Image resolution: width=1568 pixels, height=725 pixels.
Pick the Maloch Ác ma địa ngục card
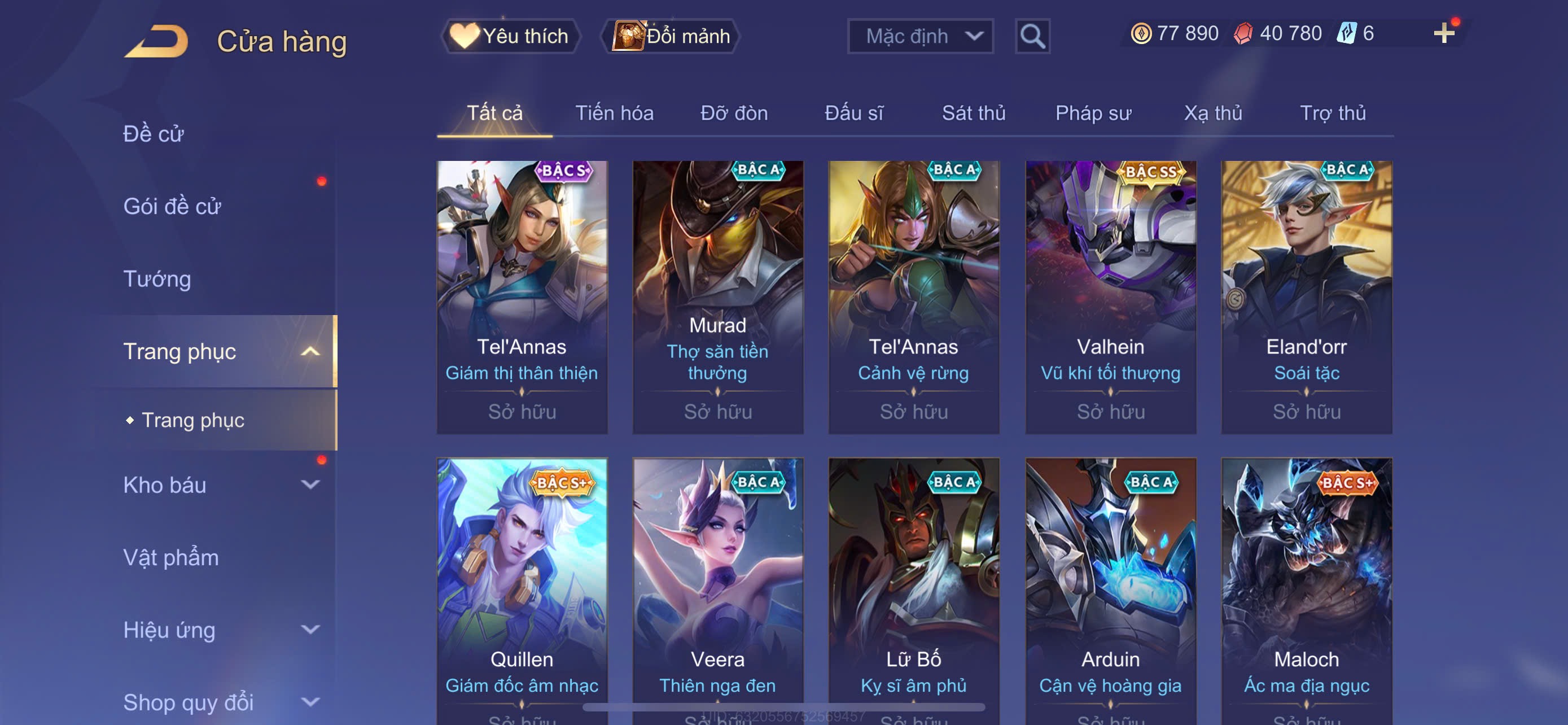coord(1306,584)
